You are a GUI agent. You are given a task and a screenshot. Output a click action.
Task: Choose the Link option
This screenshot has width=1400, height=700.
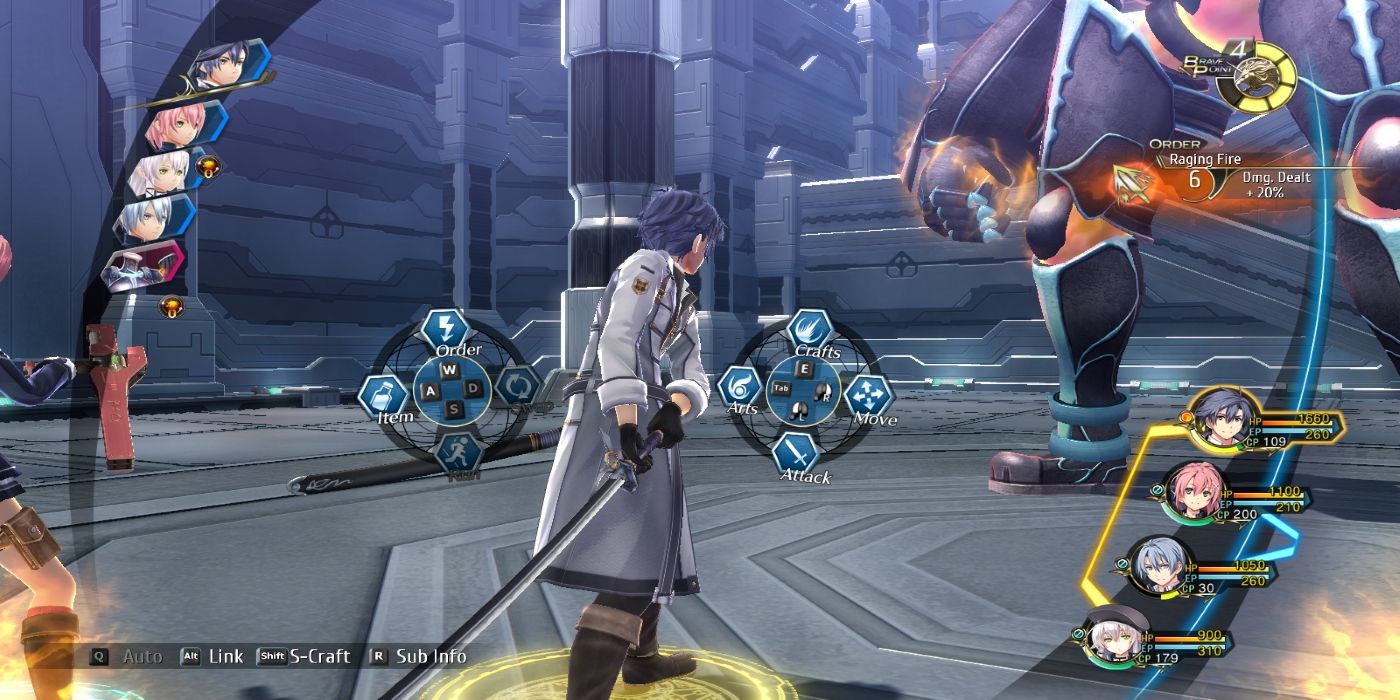click(x=211, y=656)
